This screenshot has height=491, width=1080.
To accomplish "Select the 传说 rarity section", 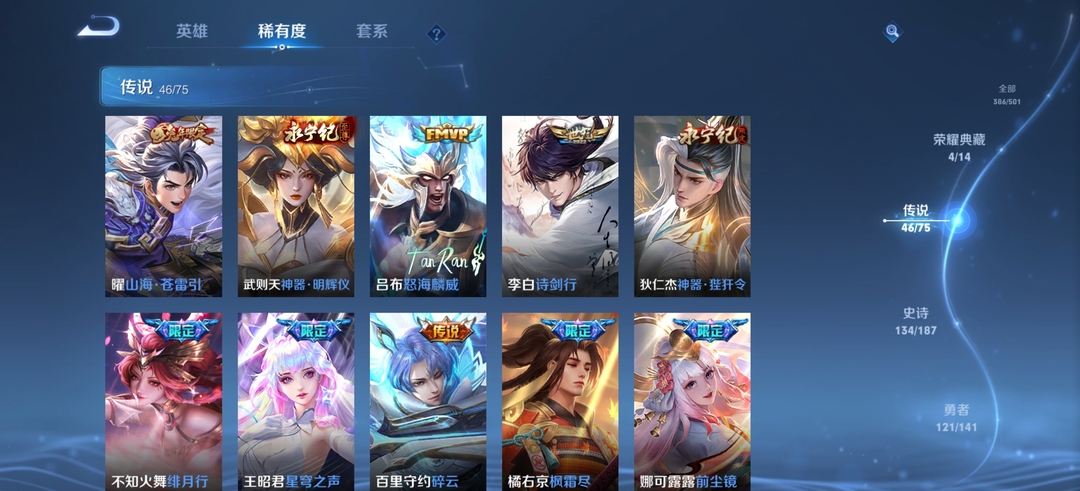I will (916, 218).
